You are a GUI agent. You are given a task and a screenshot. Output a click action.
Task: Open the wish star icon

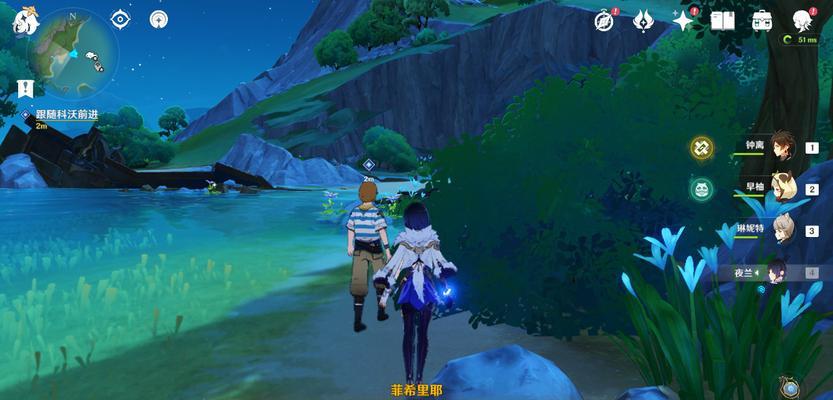click(684, 20)
